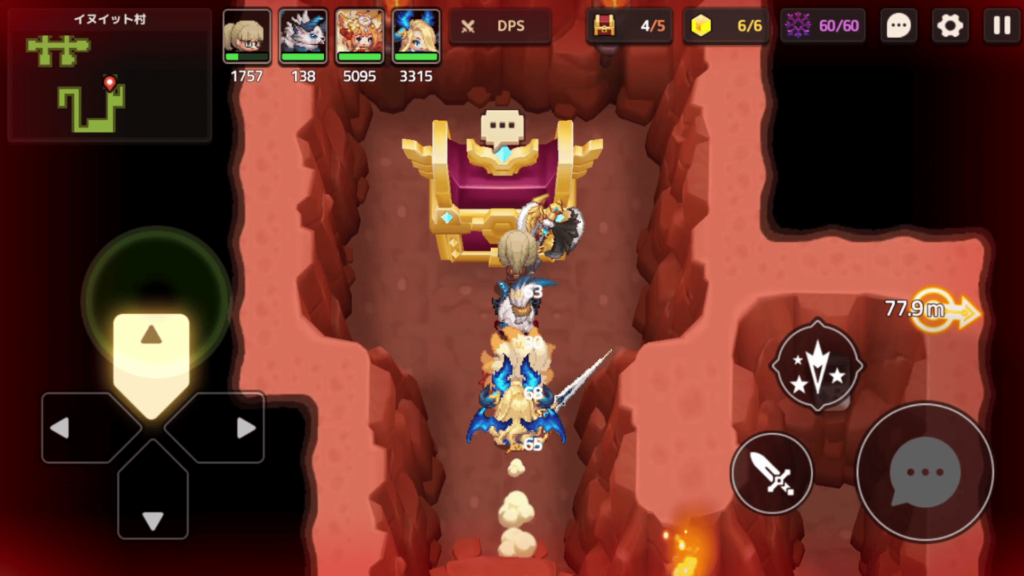1024x576 pixels.
Task: Activate the starred weapon skill button
Action: coord(817,366)
